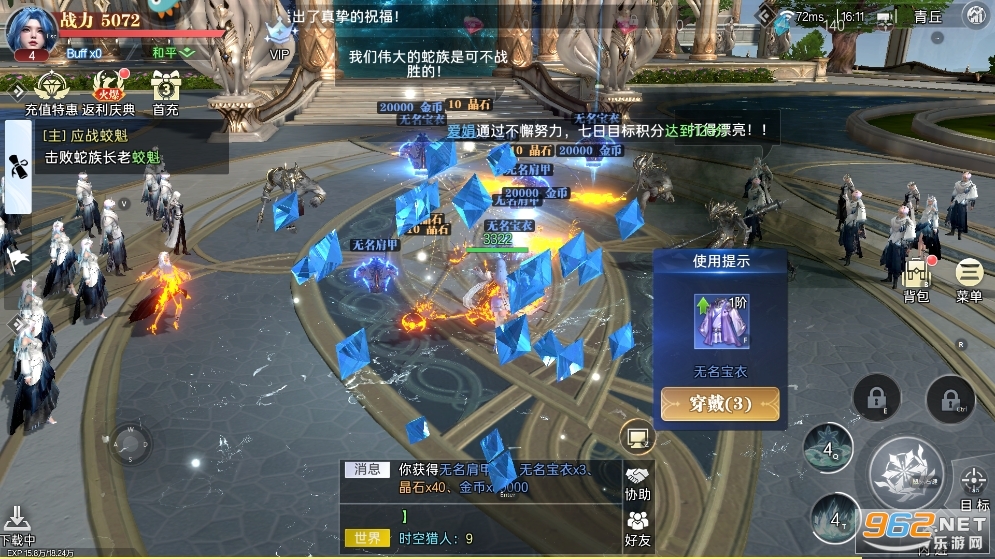Image resolution: width=995 pixels, height=559 pixels.
Task: Click the 穿戴(3) equip button
Action: tap(720, 405)
